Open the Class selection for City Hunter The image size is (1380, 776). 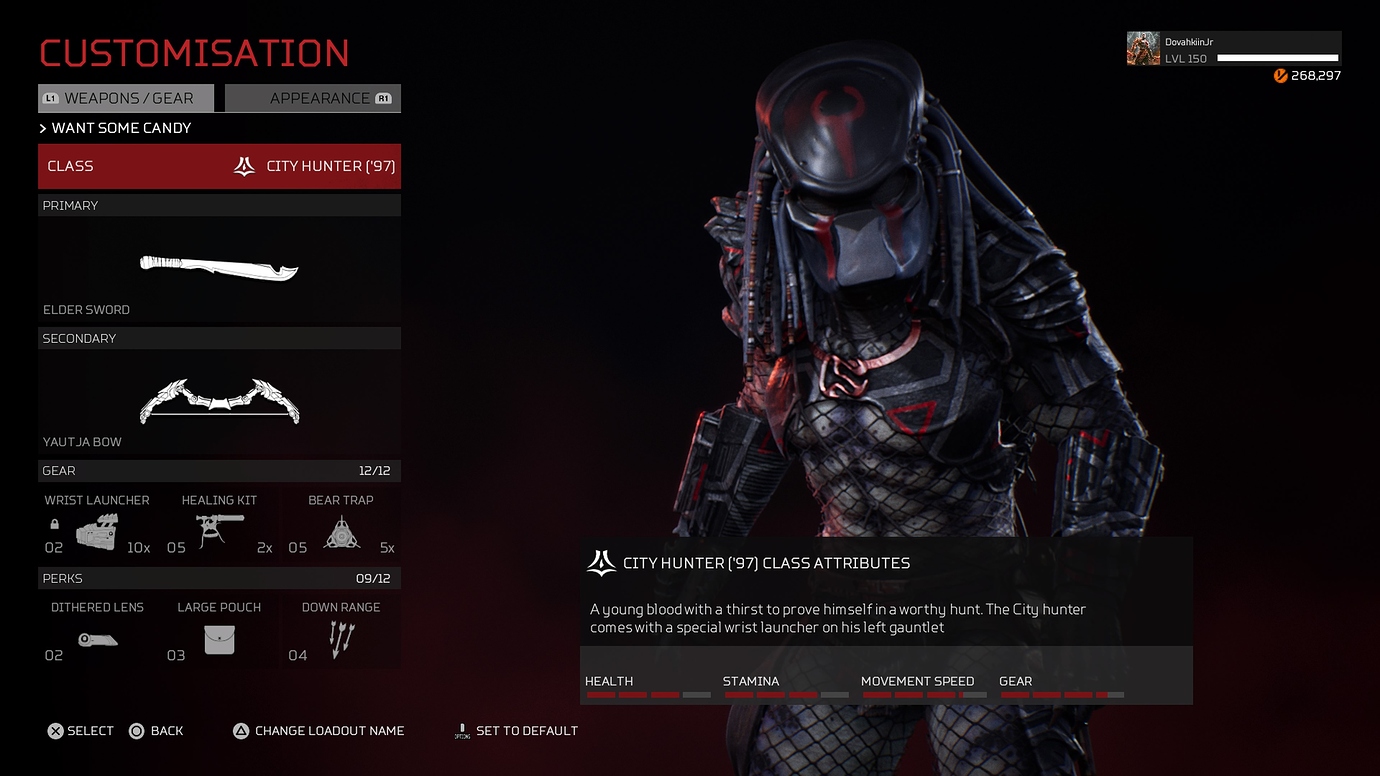pos(219,166)
